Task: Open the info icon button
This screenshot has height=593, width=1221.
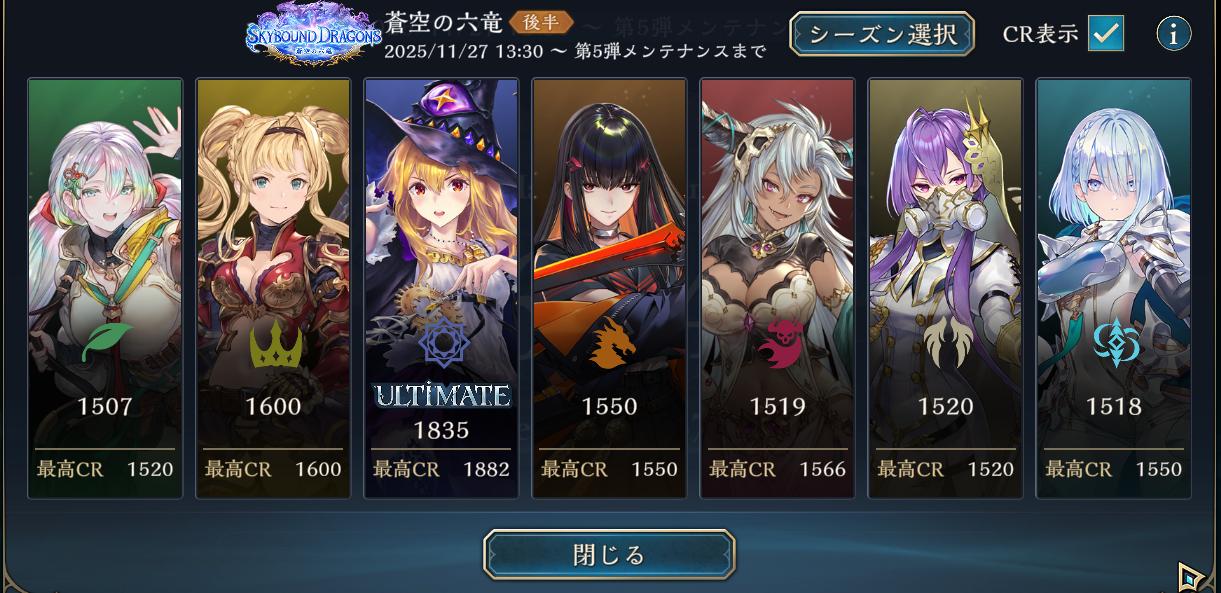Action: click(1173, 34)
